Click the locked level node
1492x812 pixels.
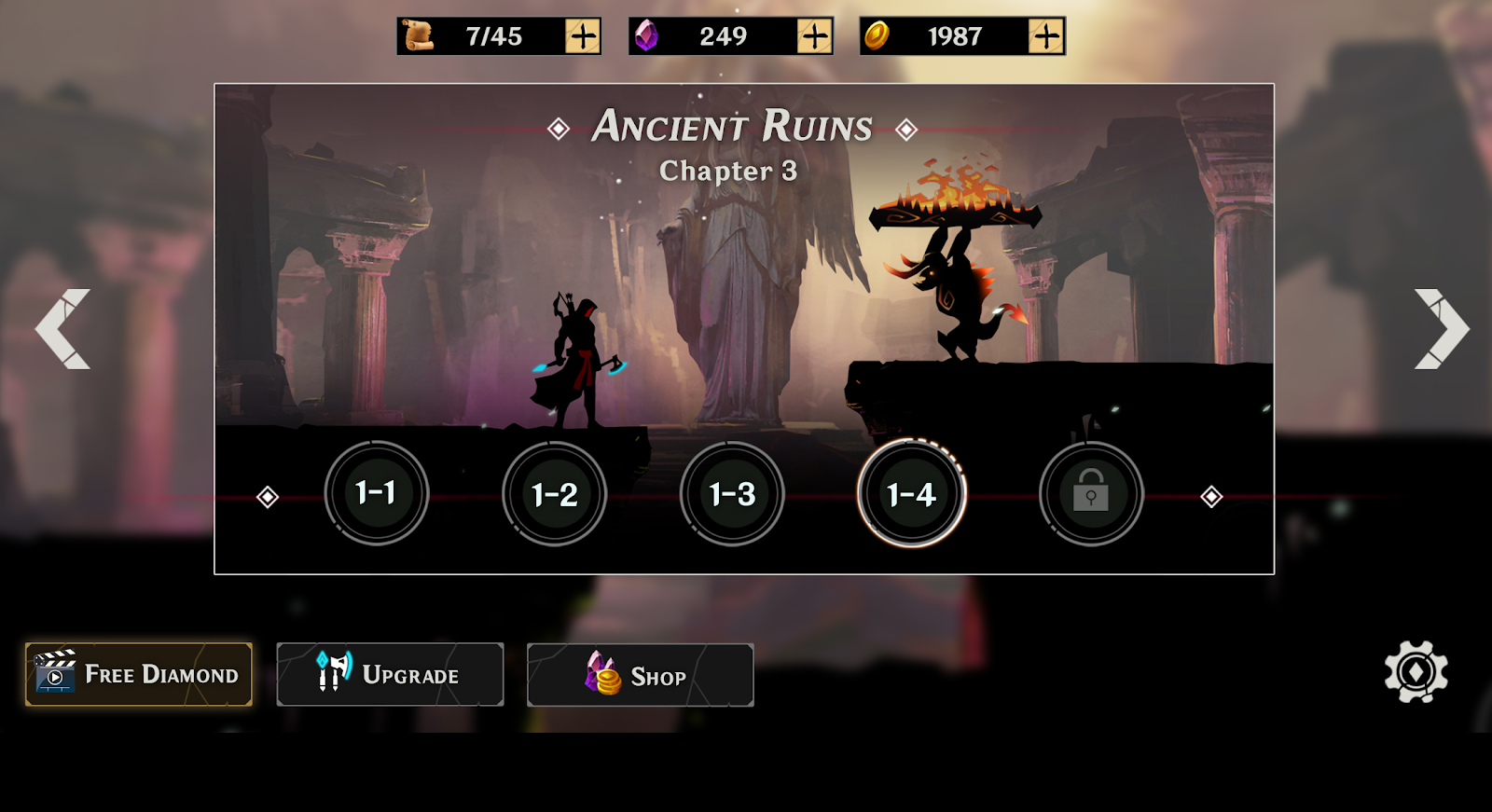point(1090,494)
